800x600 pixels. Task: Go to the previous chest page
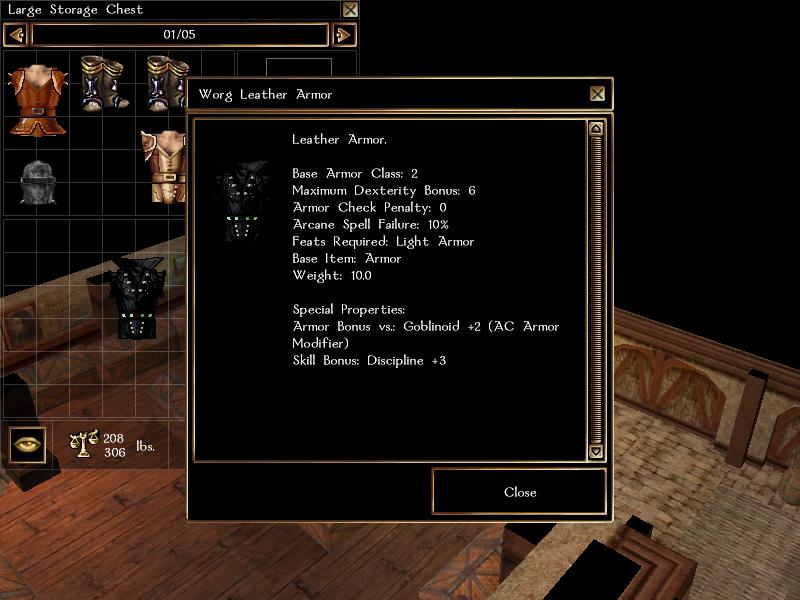pyautogui.click(x=15, y=35)
